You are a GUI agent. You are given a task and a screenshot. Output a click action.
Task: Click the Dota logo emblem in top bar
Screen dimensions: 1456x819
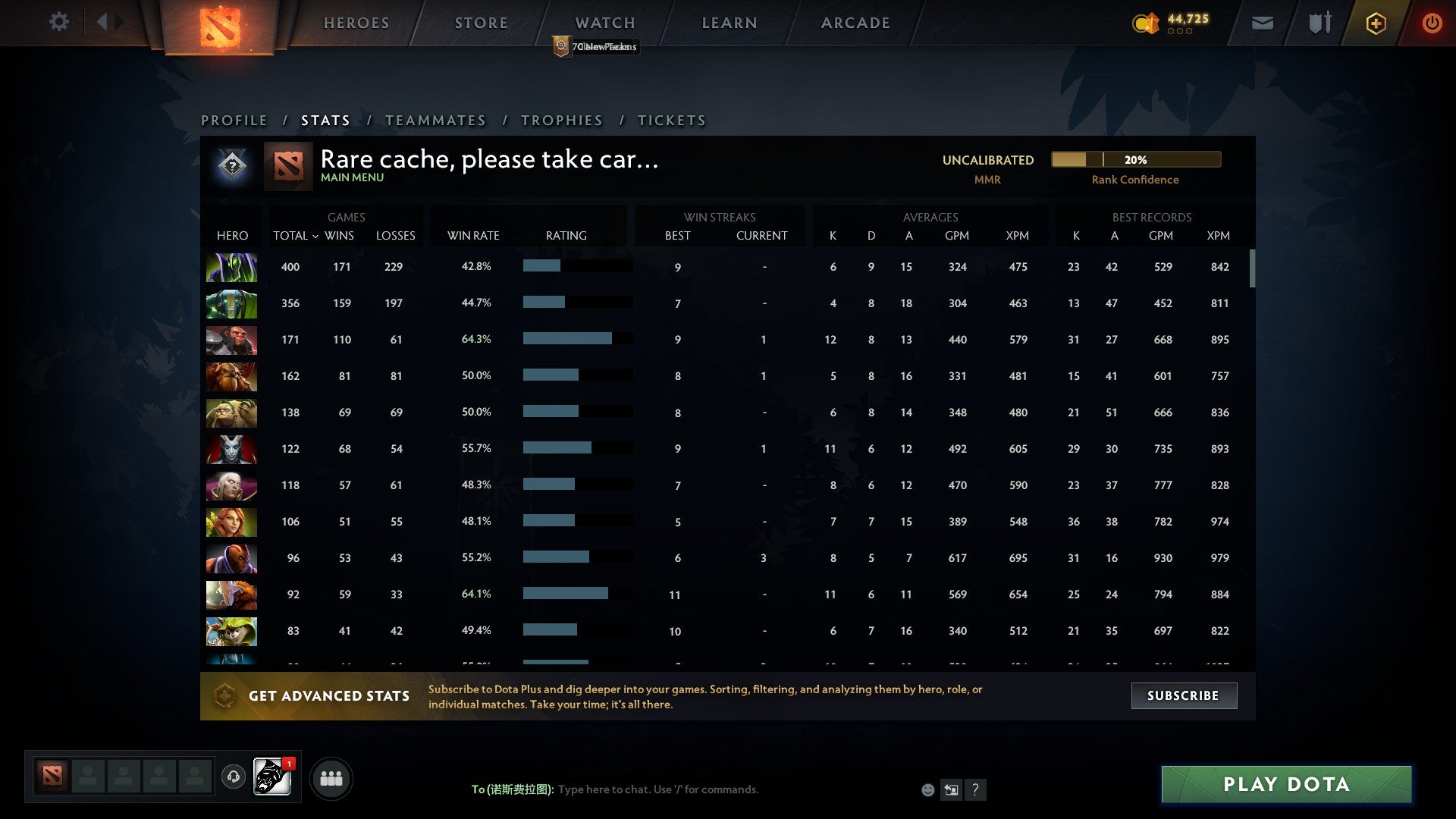(x=219, y=24)
